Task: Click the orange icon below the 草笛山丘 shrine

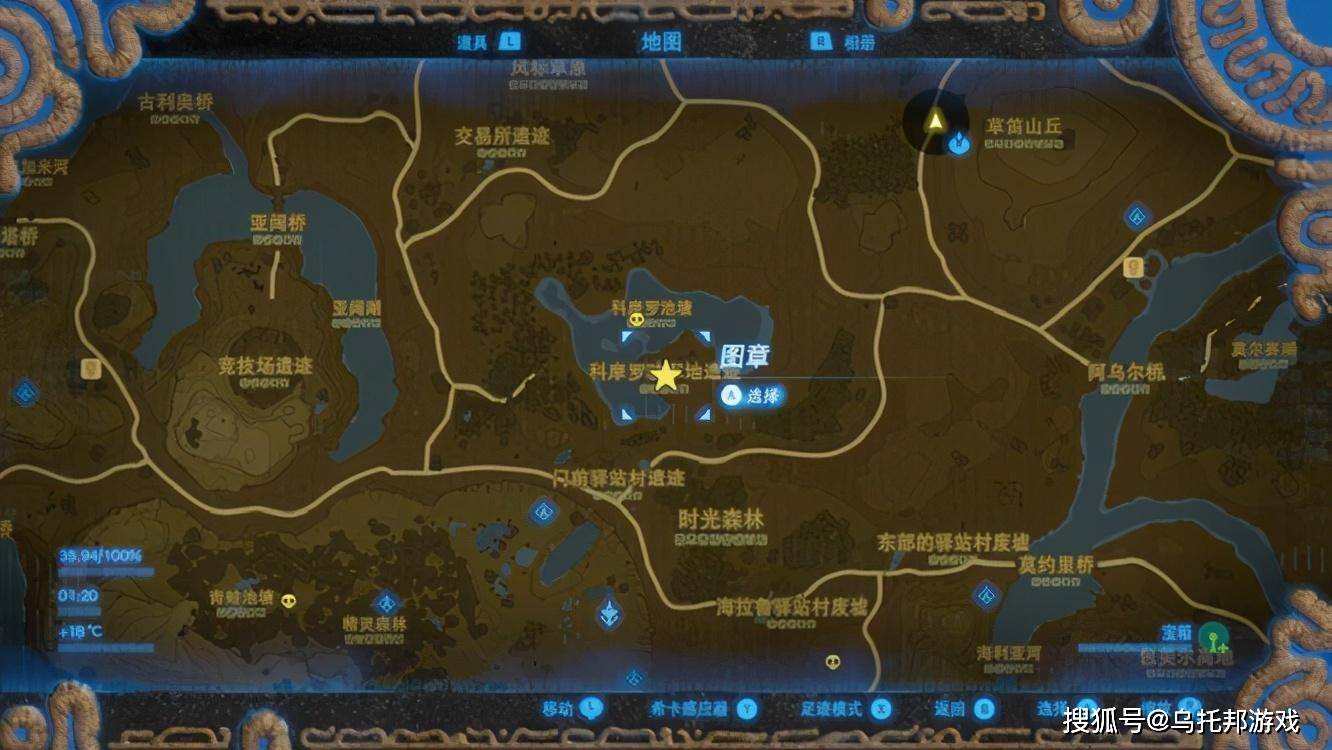Action: point(1133,267)
